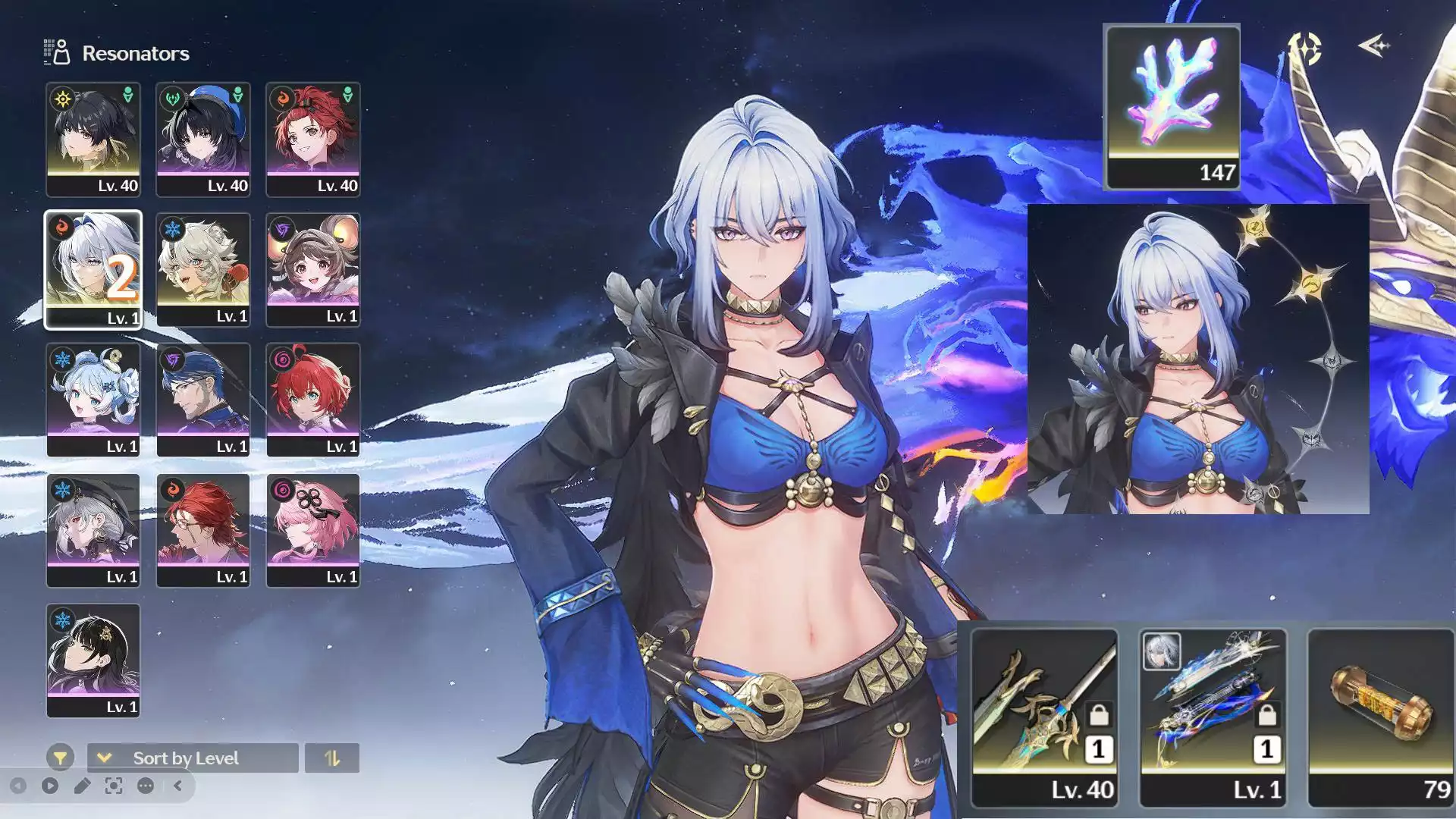The height and width of the screenshot is (819, 1456).
Task: Click the back arrow at top right
Action: [x=1374, y=46]
